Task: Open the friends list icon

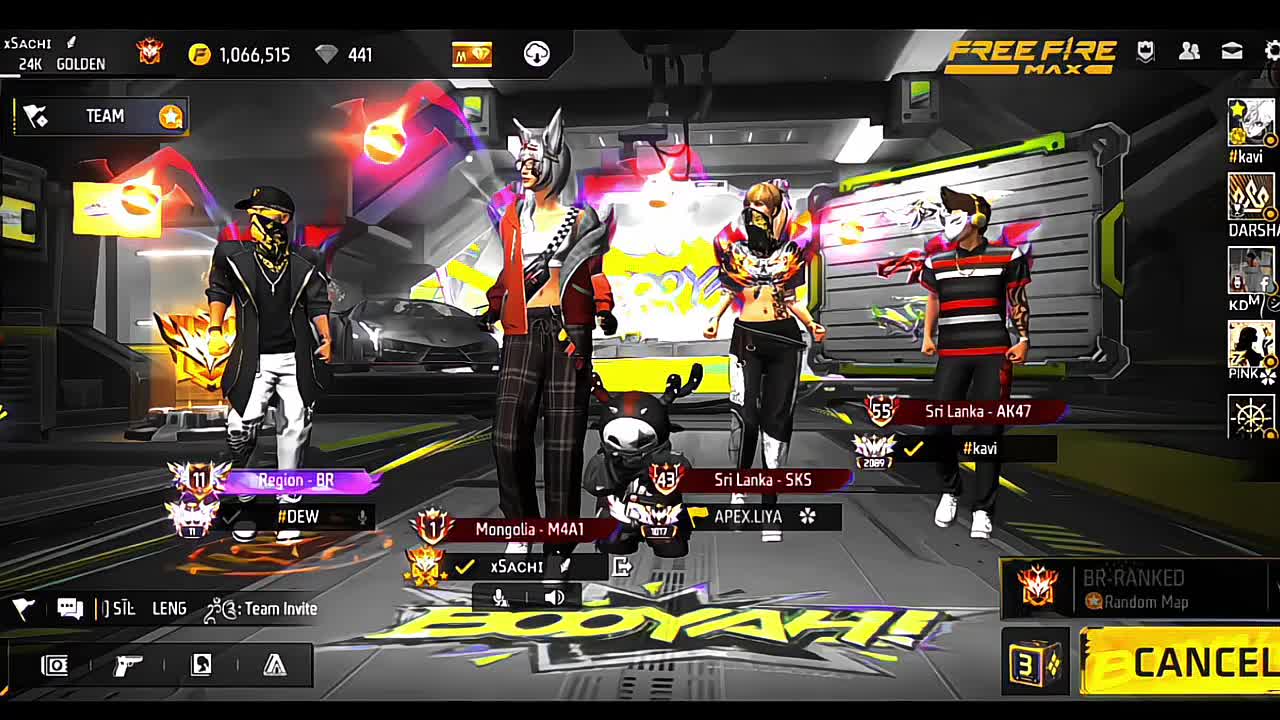Action: click(x=1189, y=51)
